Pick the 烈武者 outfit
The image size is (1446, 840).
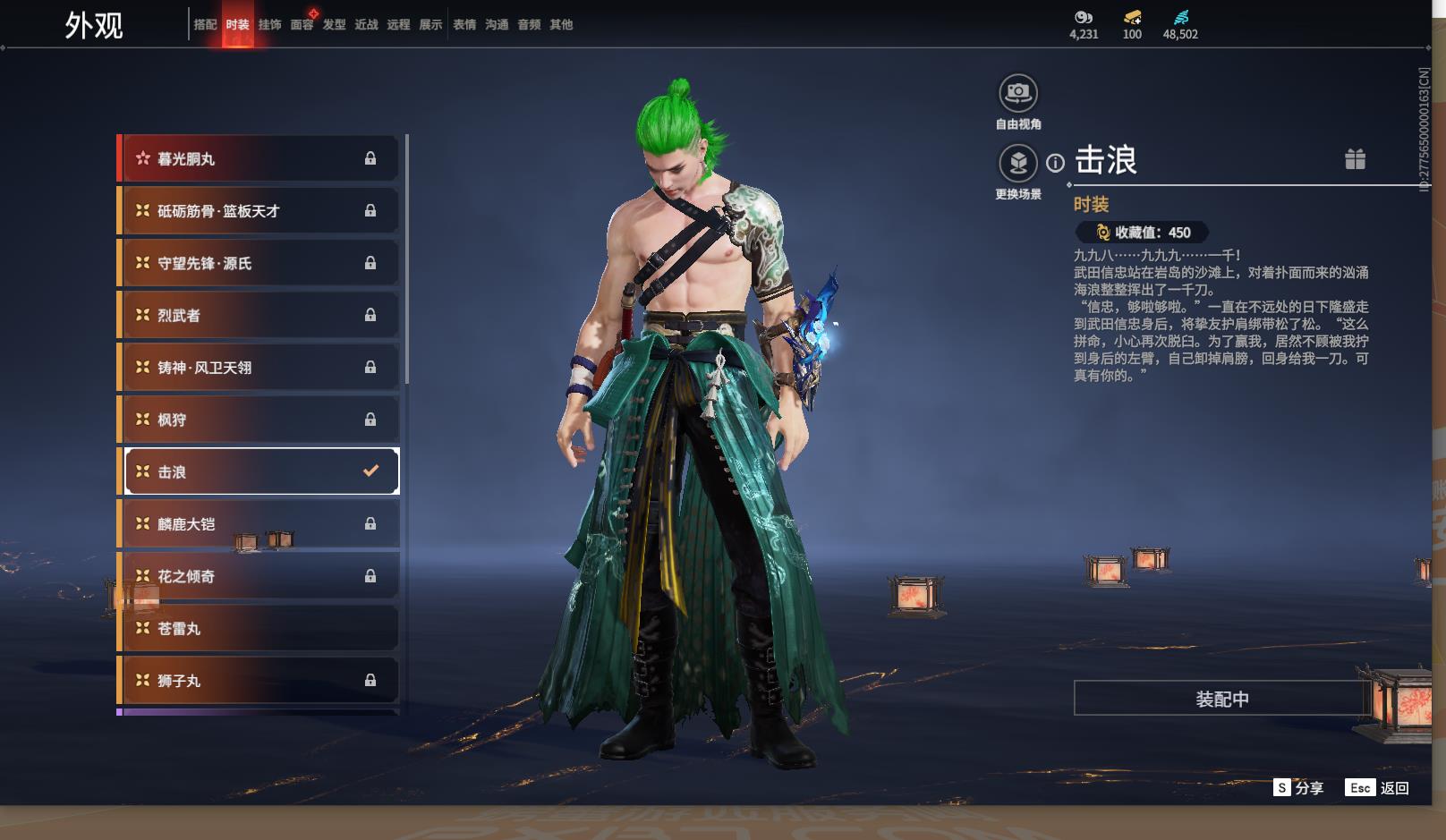[x=259, y=315]
